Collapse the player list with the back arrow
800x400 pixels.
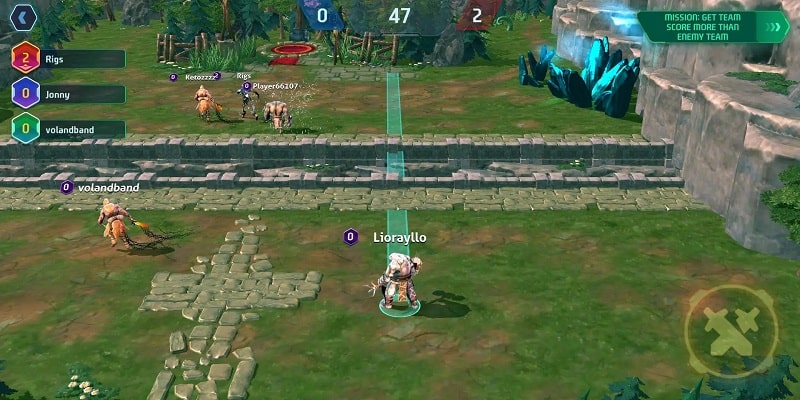(24, 17)
